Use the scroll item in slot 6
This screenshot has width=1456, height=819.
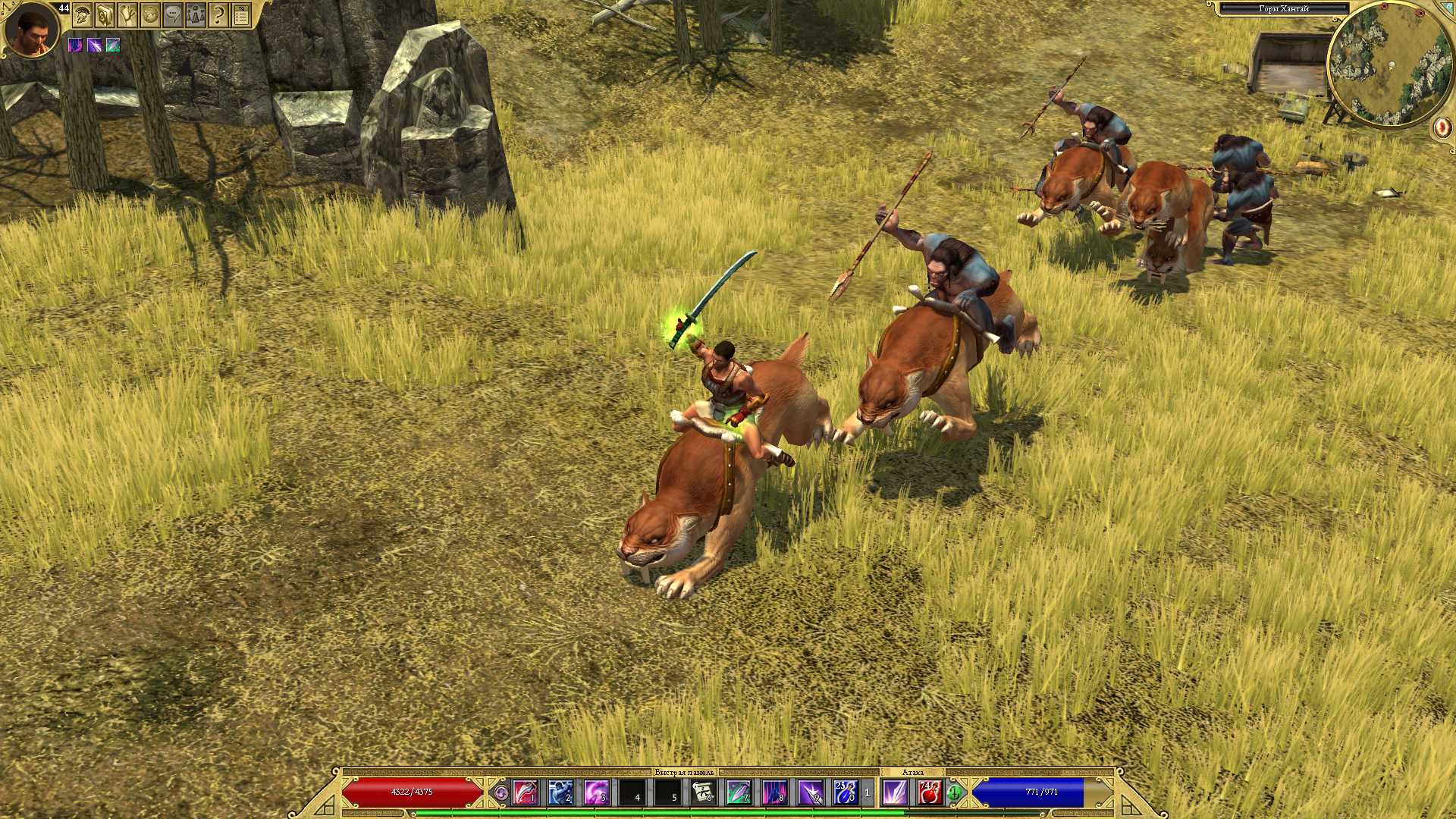[x=704, y=792]
